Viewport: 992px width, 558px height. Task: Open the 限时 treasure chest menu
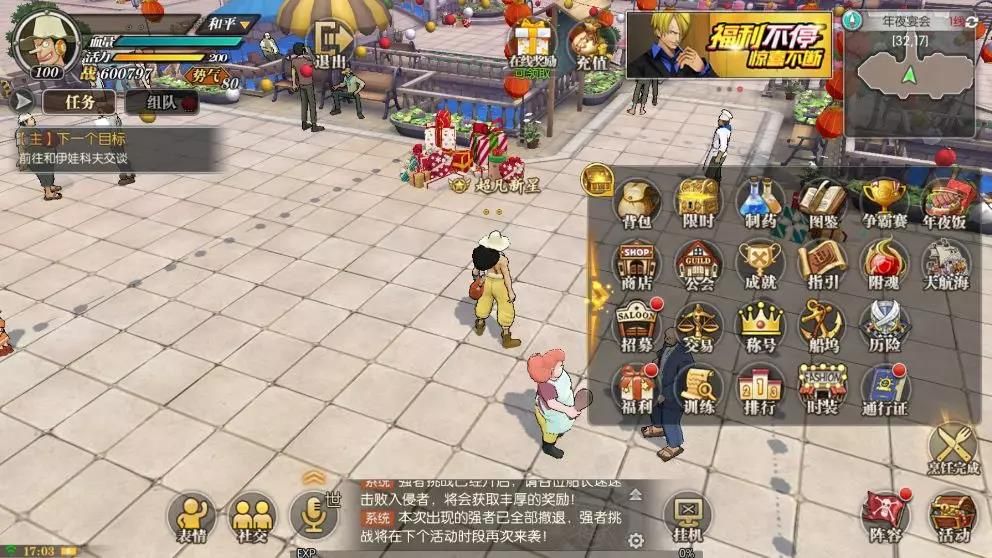698,204
